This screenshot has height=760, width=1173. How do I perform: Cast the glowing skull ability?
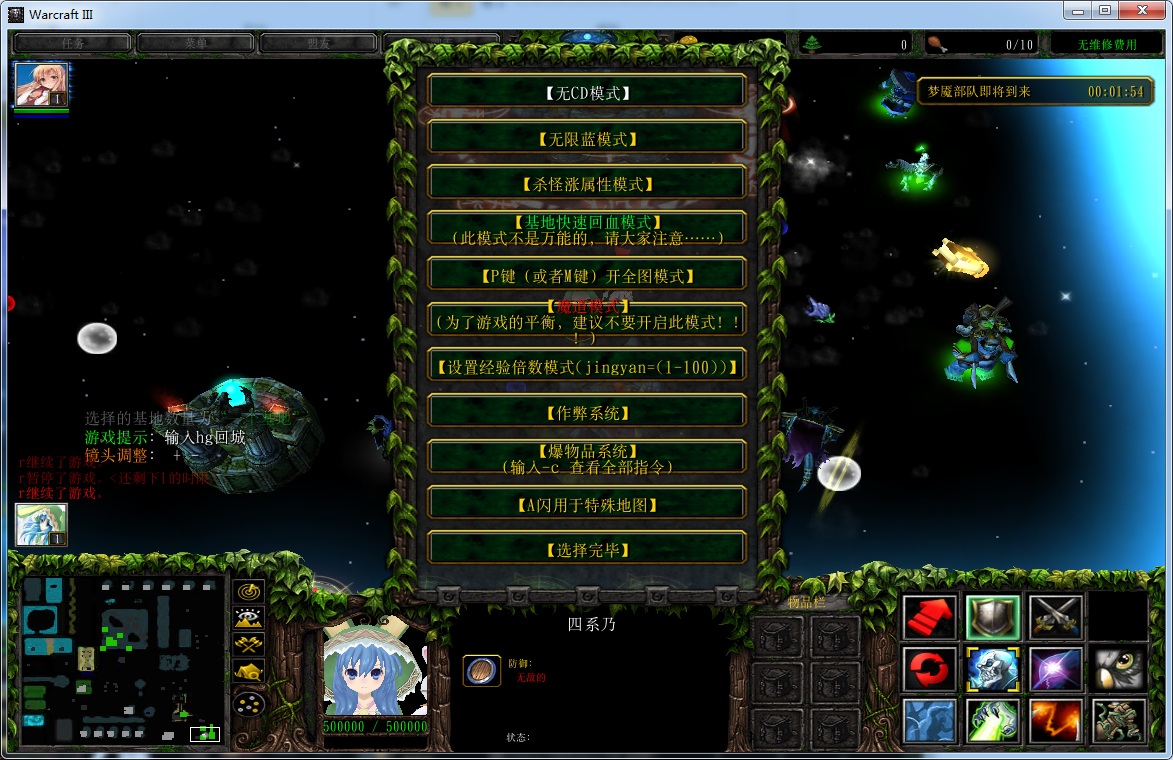[992, 669]
